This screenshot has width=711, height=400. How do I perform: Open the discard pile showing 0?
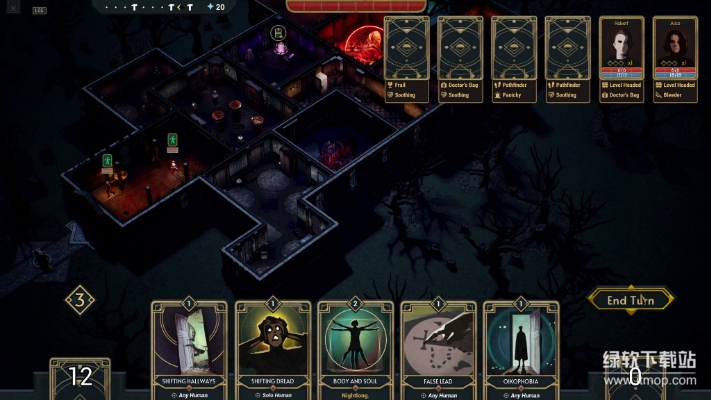[x=634, y=378]
